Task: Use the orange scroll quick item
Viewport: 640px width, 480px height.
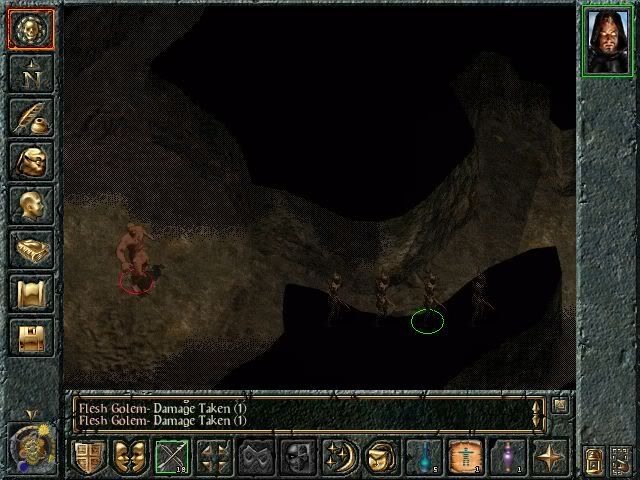Action: tap(465, 457)
